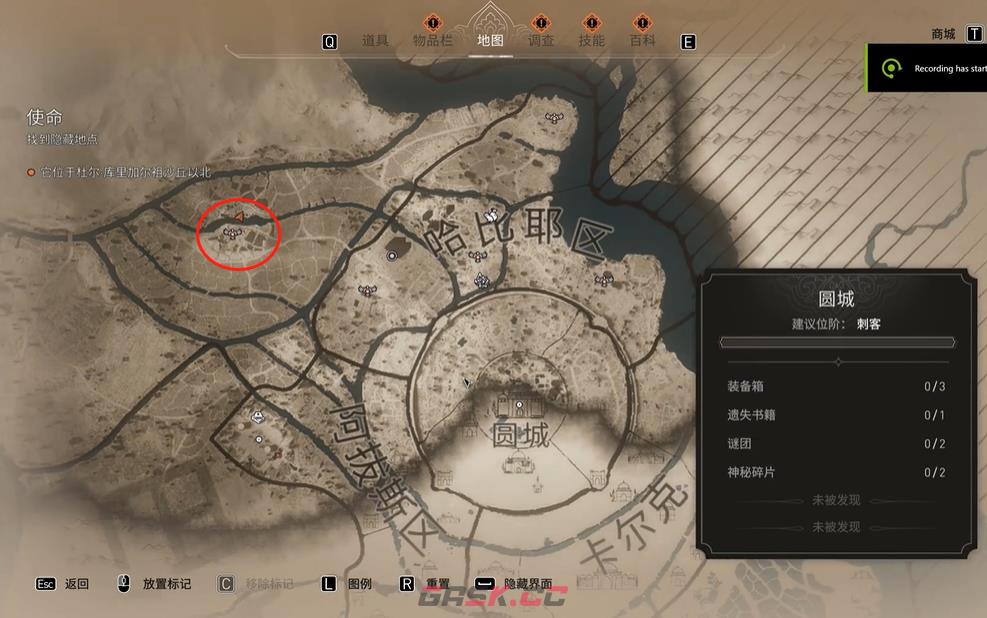Switch to the 技能 tab
The height and width of the screenshot is (618, 987).
tap(591, 41)
